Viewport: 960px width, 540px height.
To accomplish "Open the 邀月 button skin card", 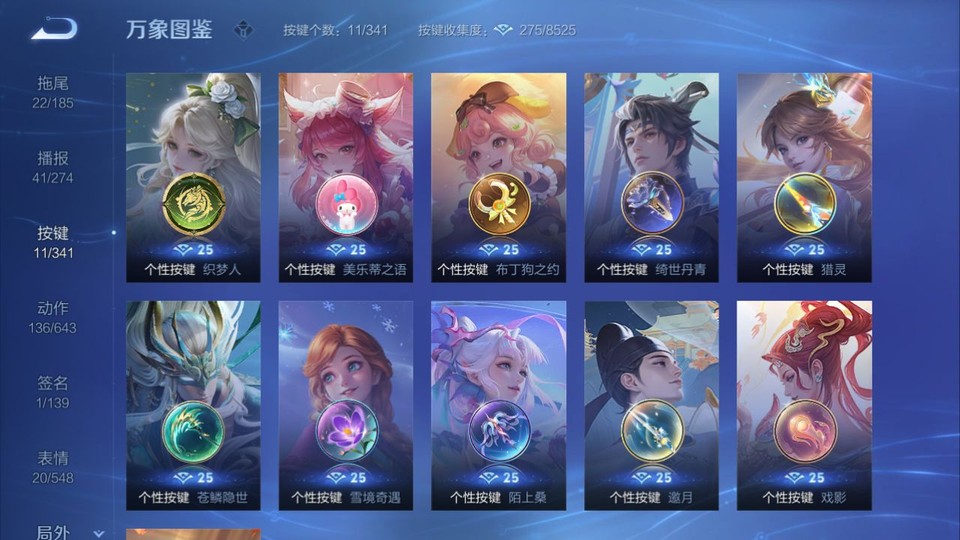I will pos(652,405).
